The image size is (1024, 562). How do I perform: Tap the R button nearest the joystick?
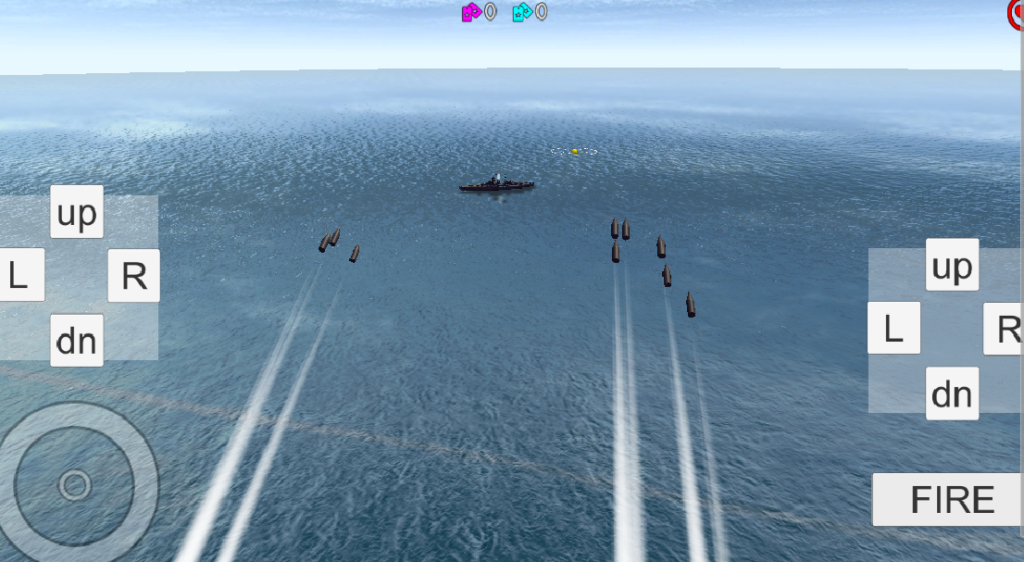[x=134, y=275]
